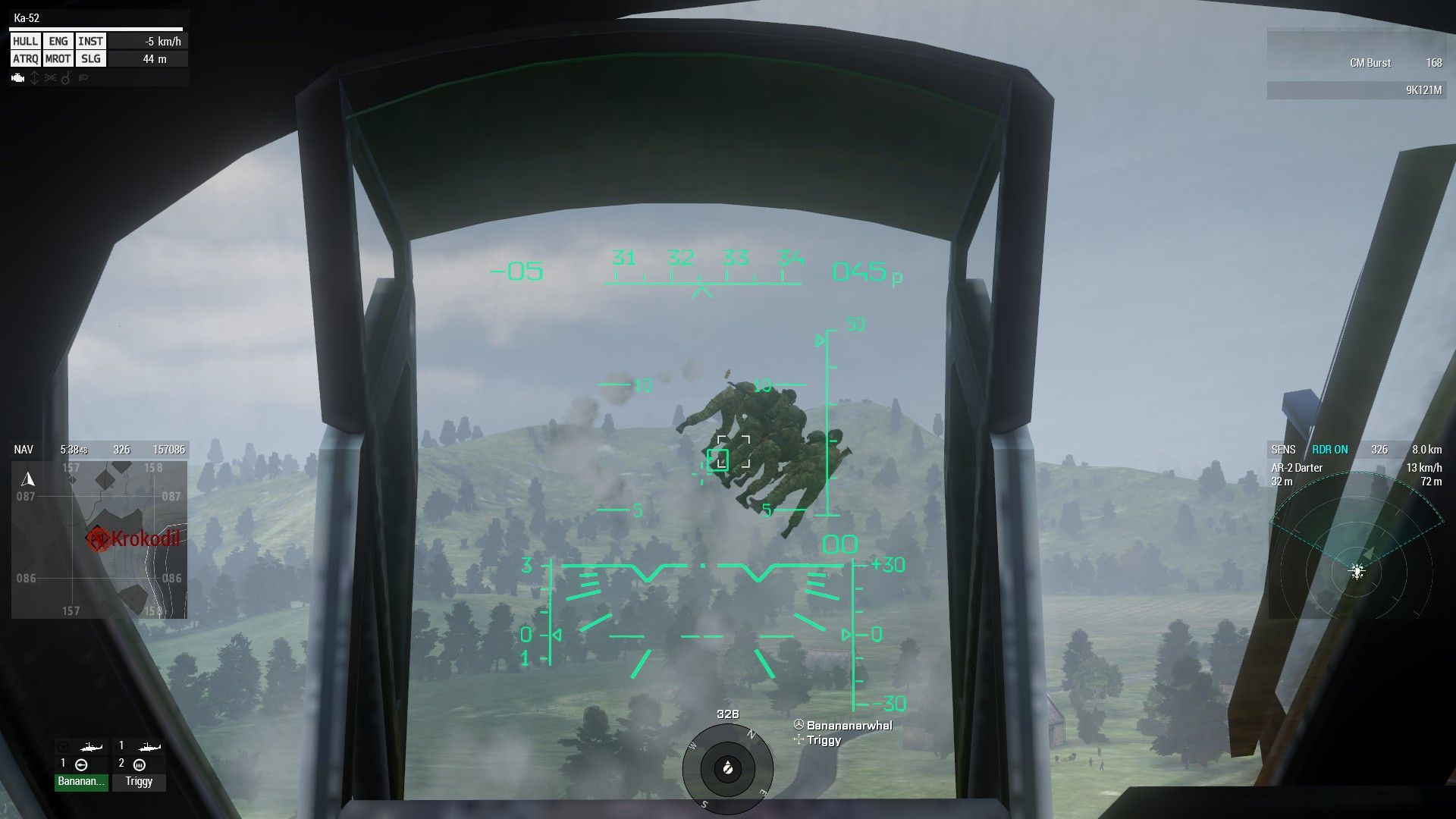Click the gunner seat icon next to Triggy
1456x819 pixels.
tap(140, 765)
